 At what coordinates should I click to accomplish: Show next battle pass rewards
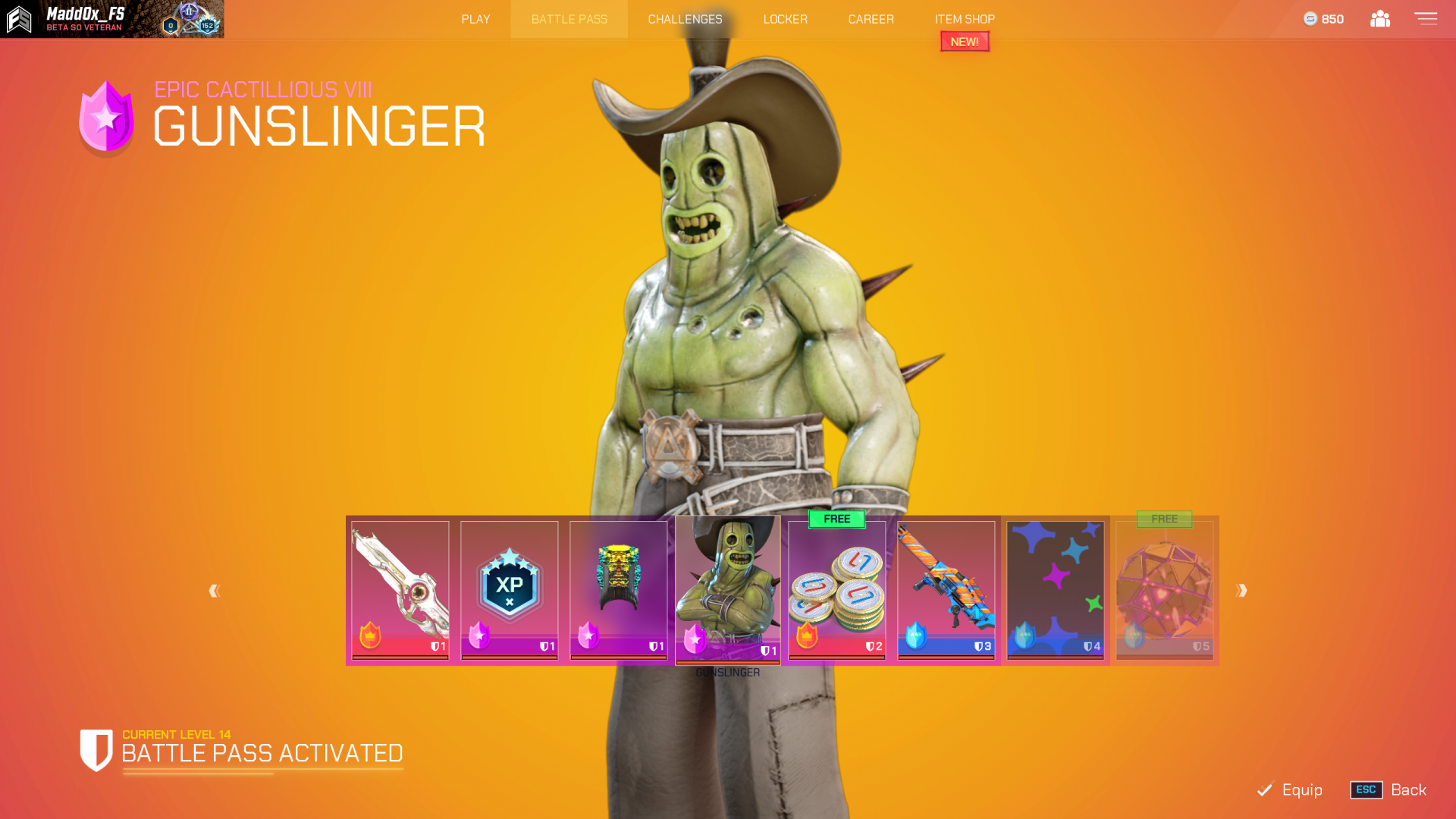pos(1241,591)
